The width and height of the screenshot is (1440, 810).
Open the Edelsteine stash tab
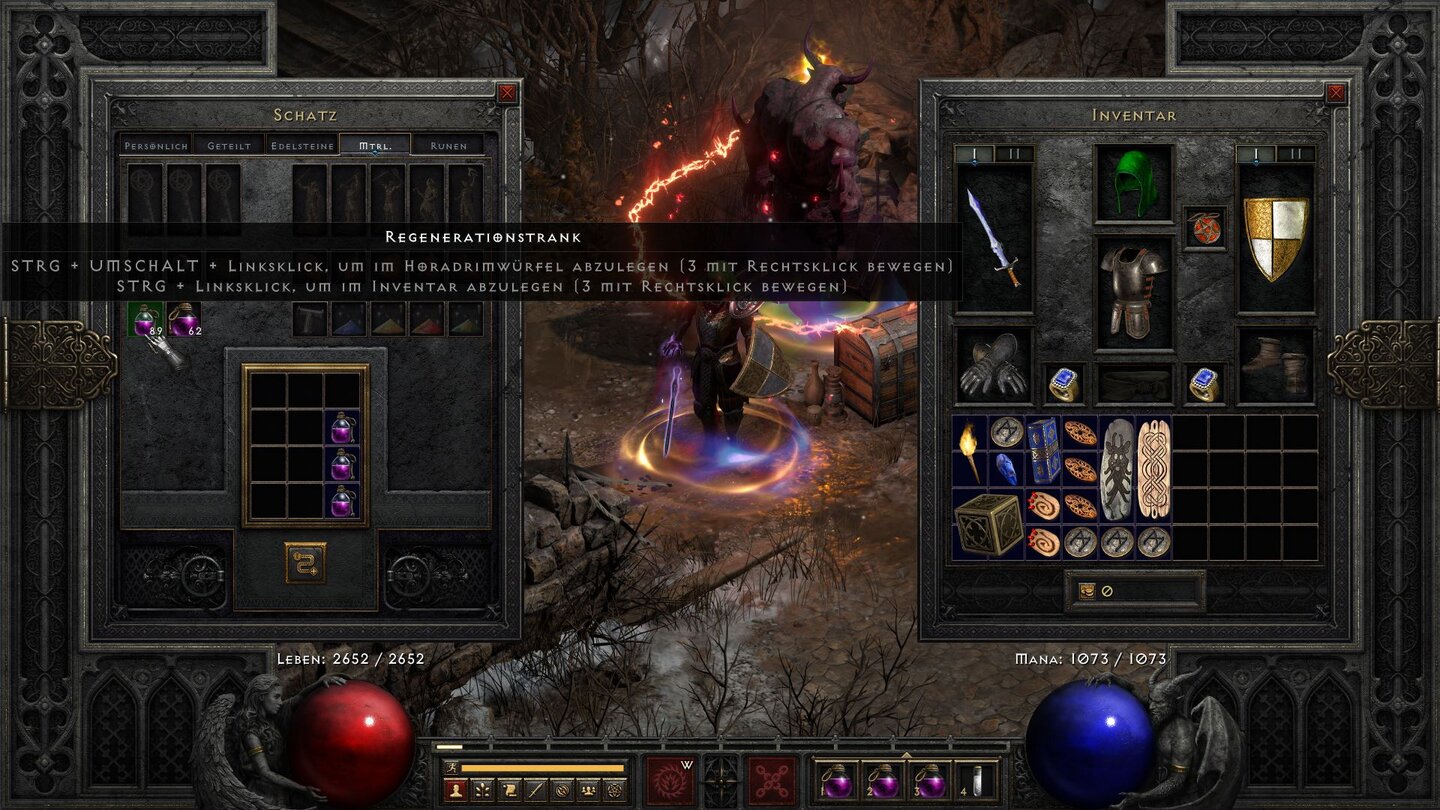click(x=302, y=145)
